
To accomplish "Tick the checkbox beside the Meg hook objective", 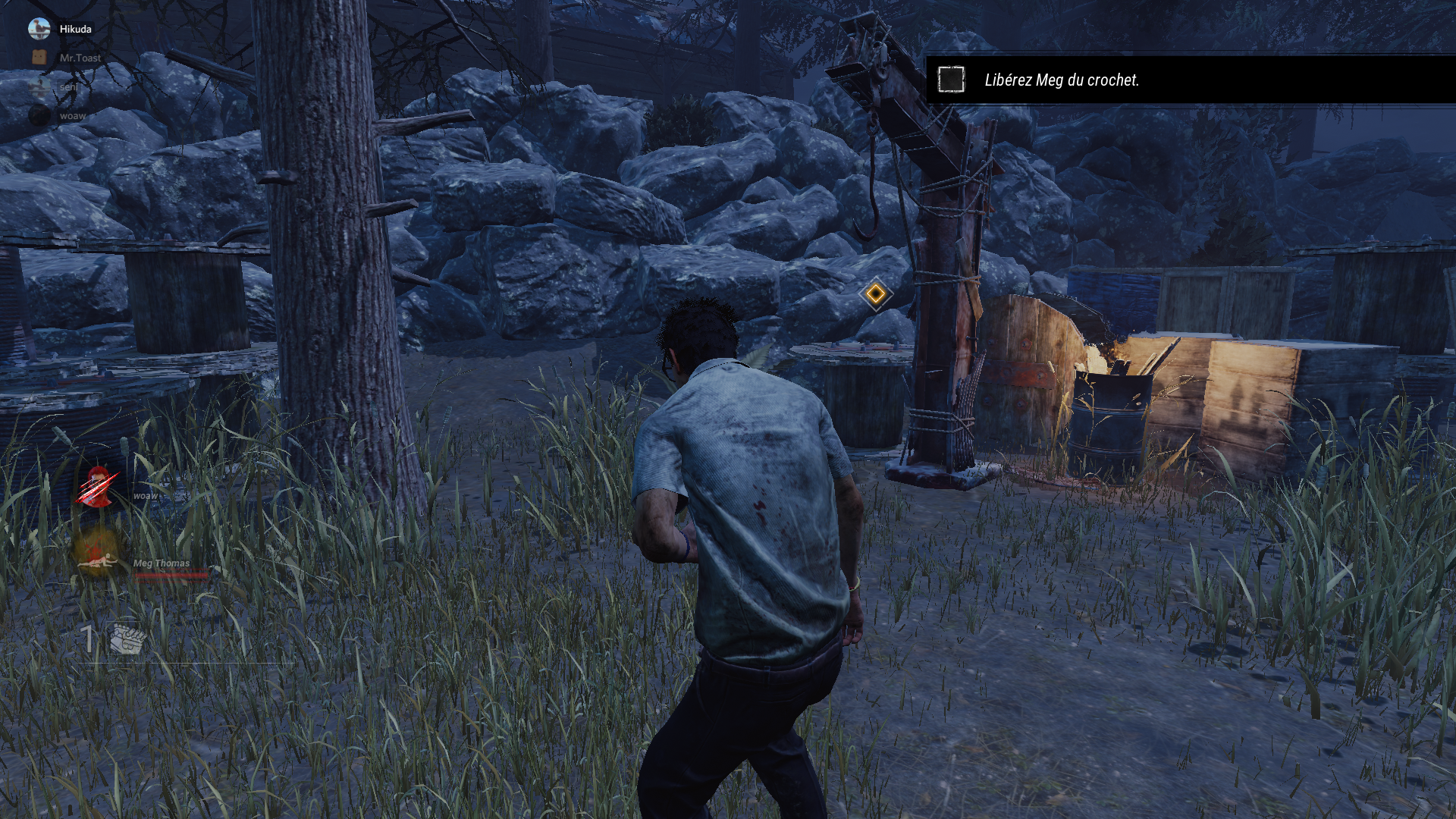I will (x=951, y=80).
